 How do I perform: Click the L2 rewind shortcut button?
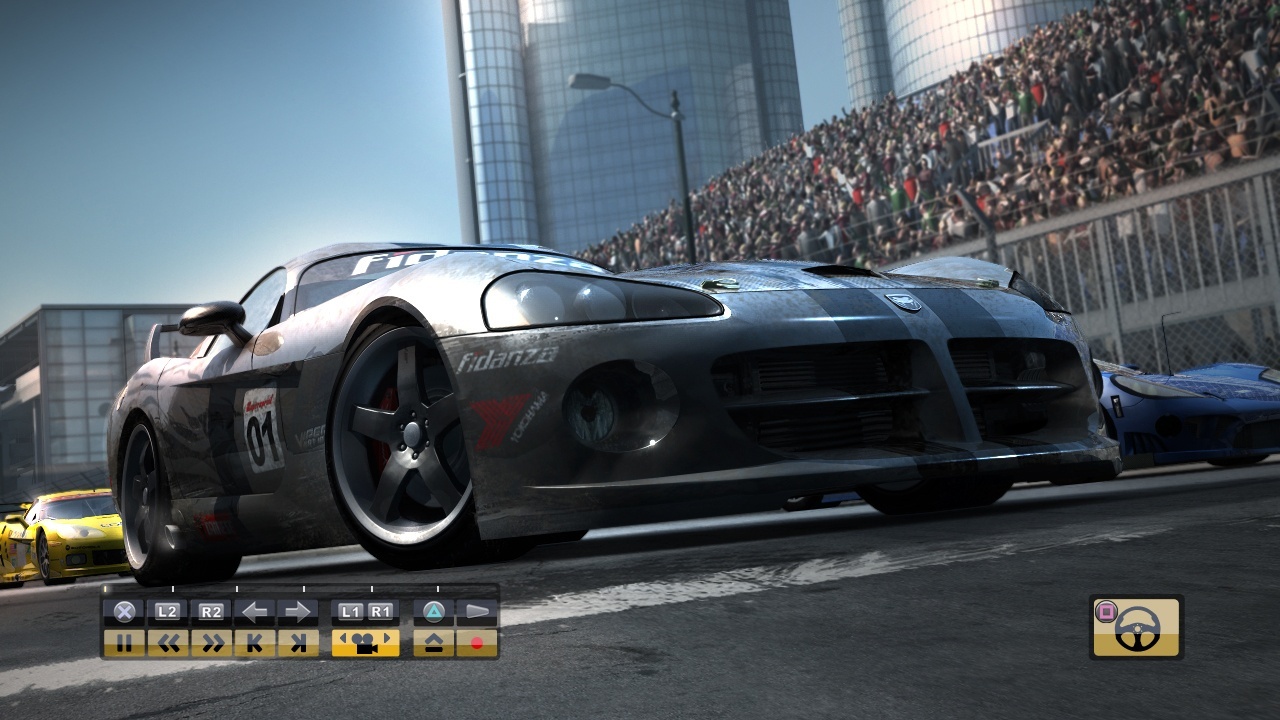tap(167, 611)
